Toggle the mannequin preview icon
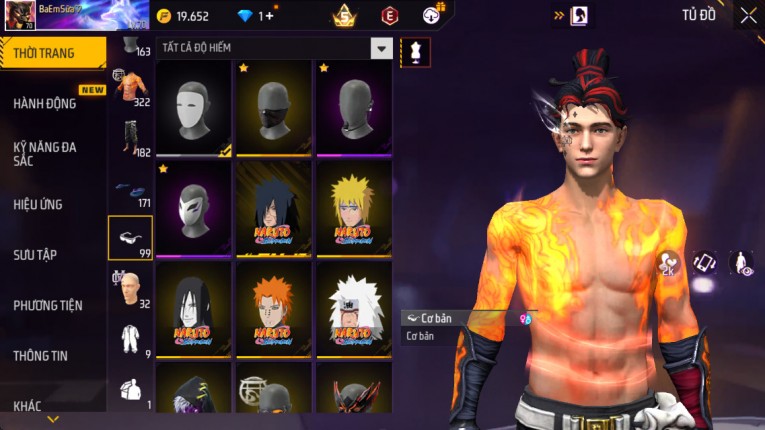 pos(415,51)
